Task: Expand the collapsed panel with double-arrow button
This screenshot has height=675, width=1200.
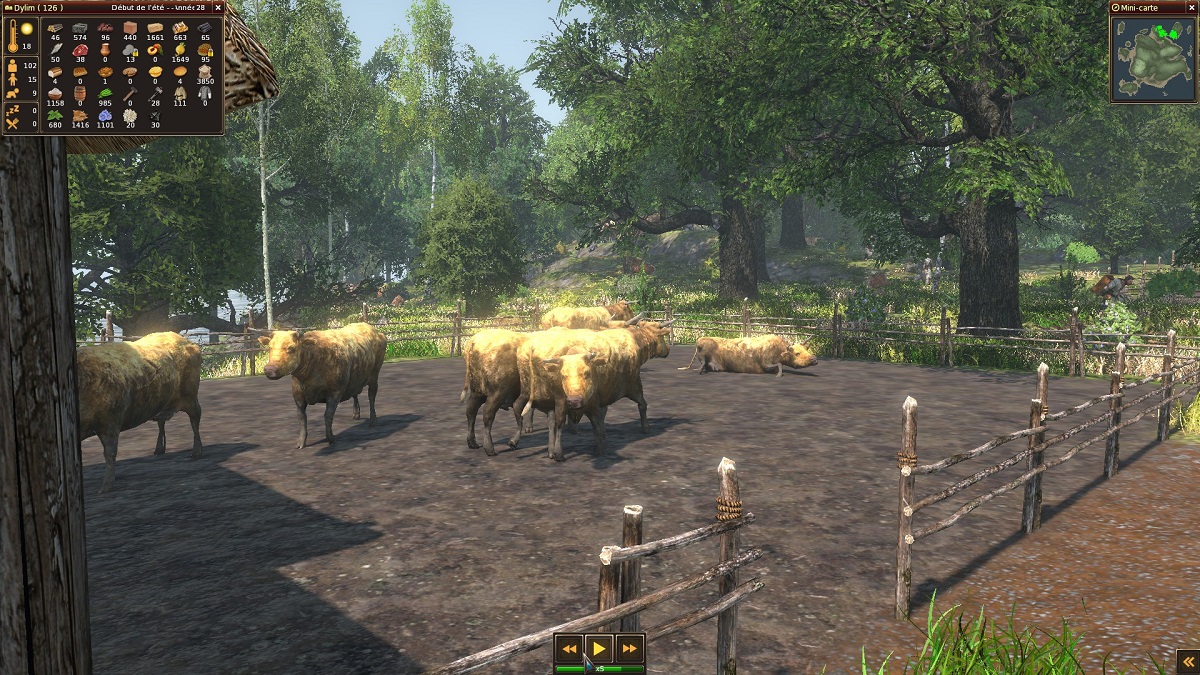Action: (x=1186, y=661)
